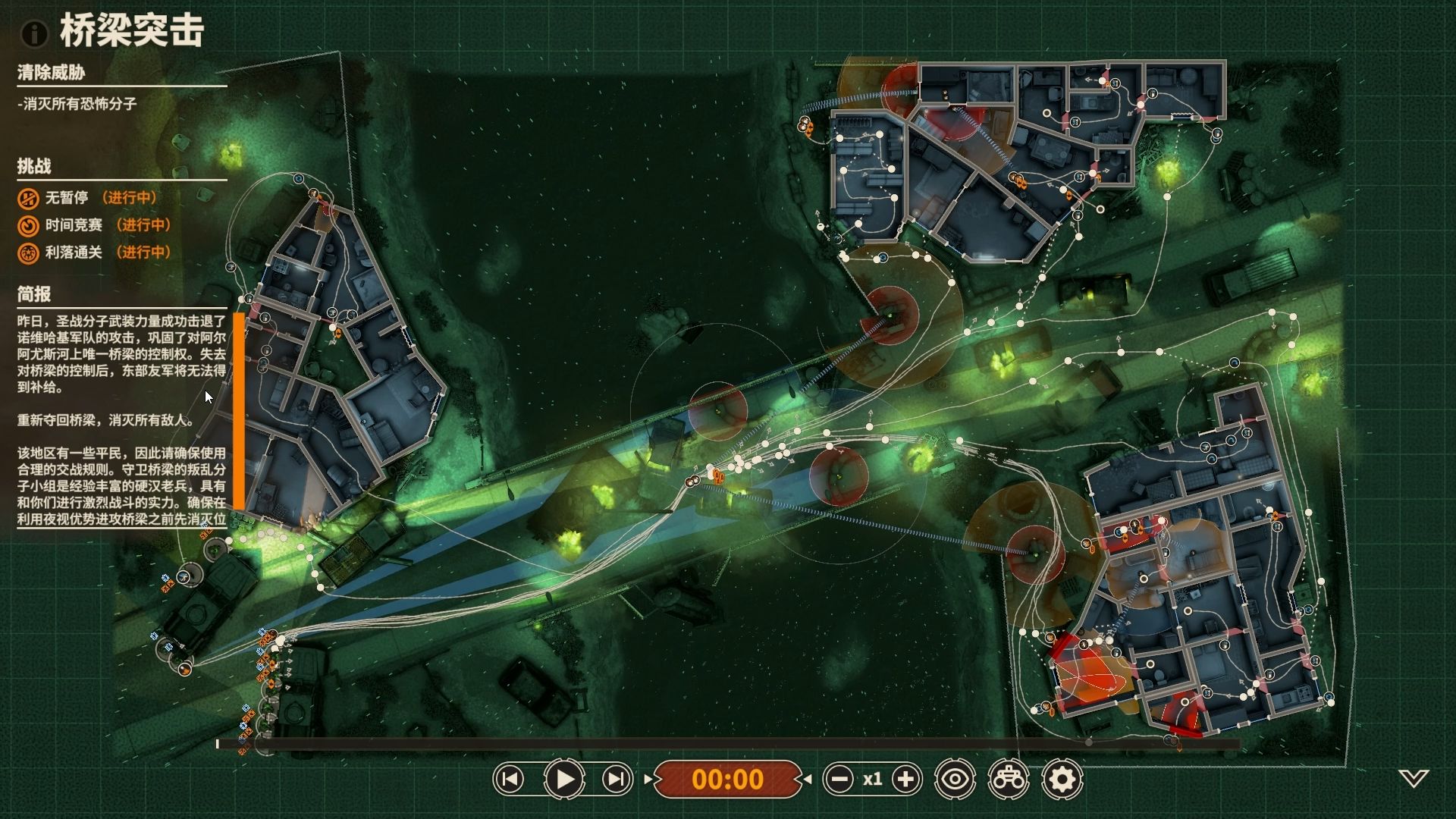This screenshot has width=1456, height=819.
Task: Click the replay timeline bar
Action: point(728,744)
